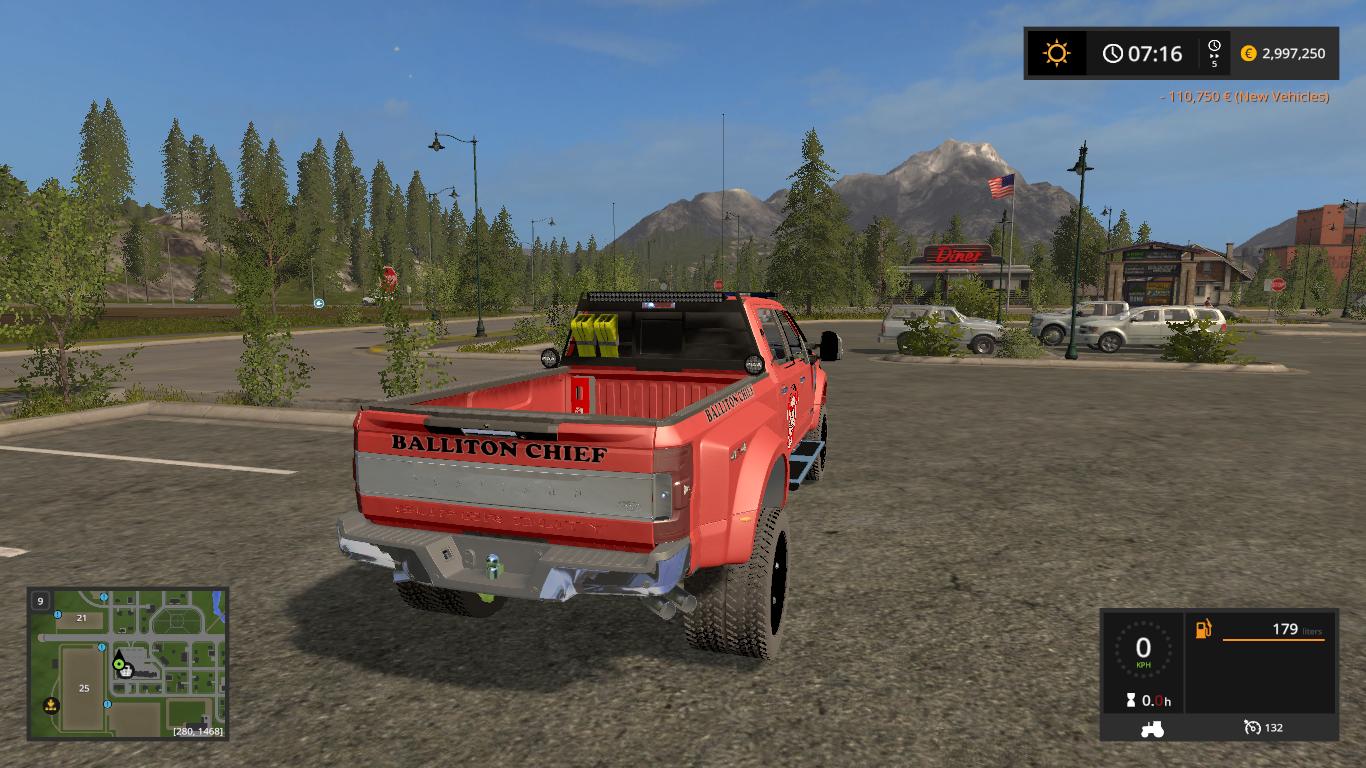The image size is (1366, 768).
Task: Click the gold coin money icon
Action: click(x=1248, y=54)
